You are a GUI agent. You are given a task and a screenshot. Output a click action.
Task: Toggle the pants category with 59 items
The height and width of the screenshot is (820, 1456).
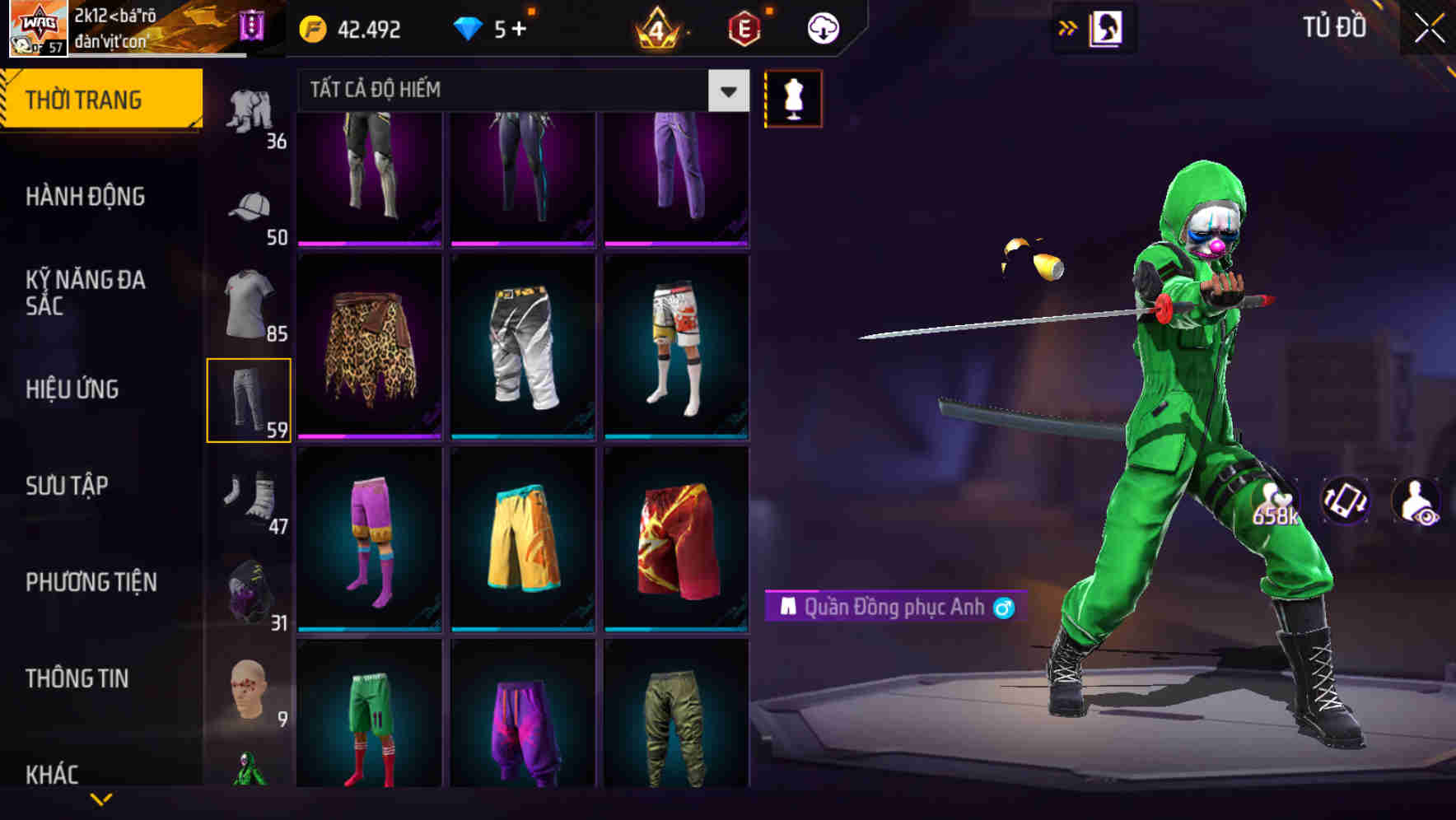[x=250, y=398]
